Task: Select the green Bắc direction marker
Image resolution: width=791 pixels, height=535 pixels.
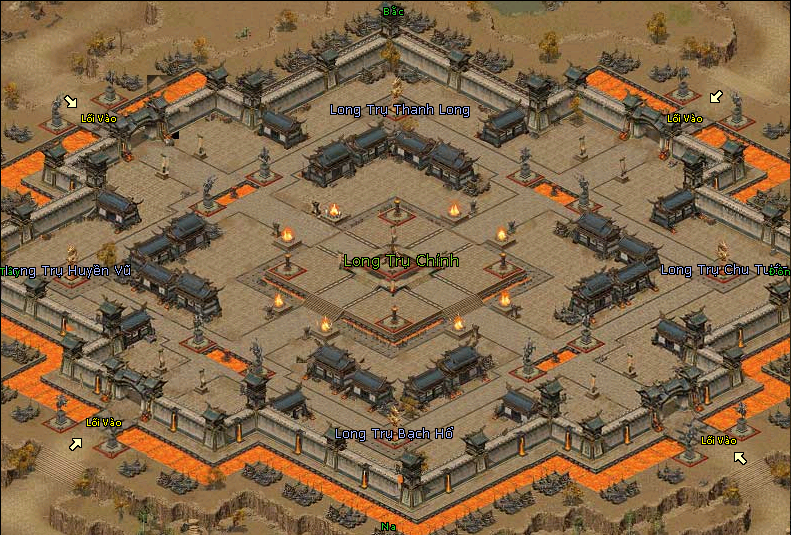Action: pyautogui.click(x=393, y=12)
